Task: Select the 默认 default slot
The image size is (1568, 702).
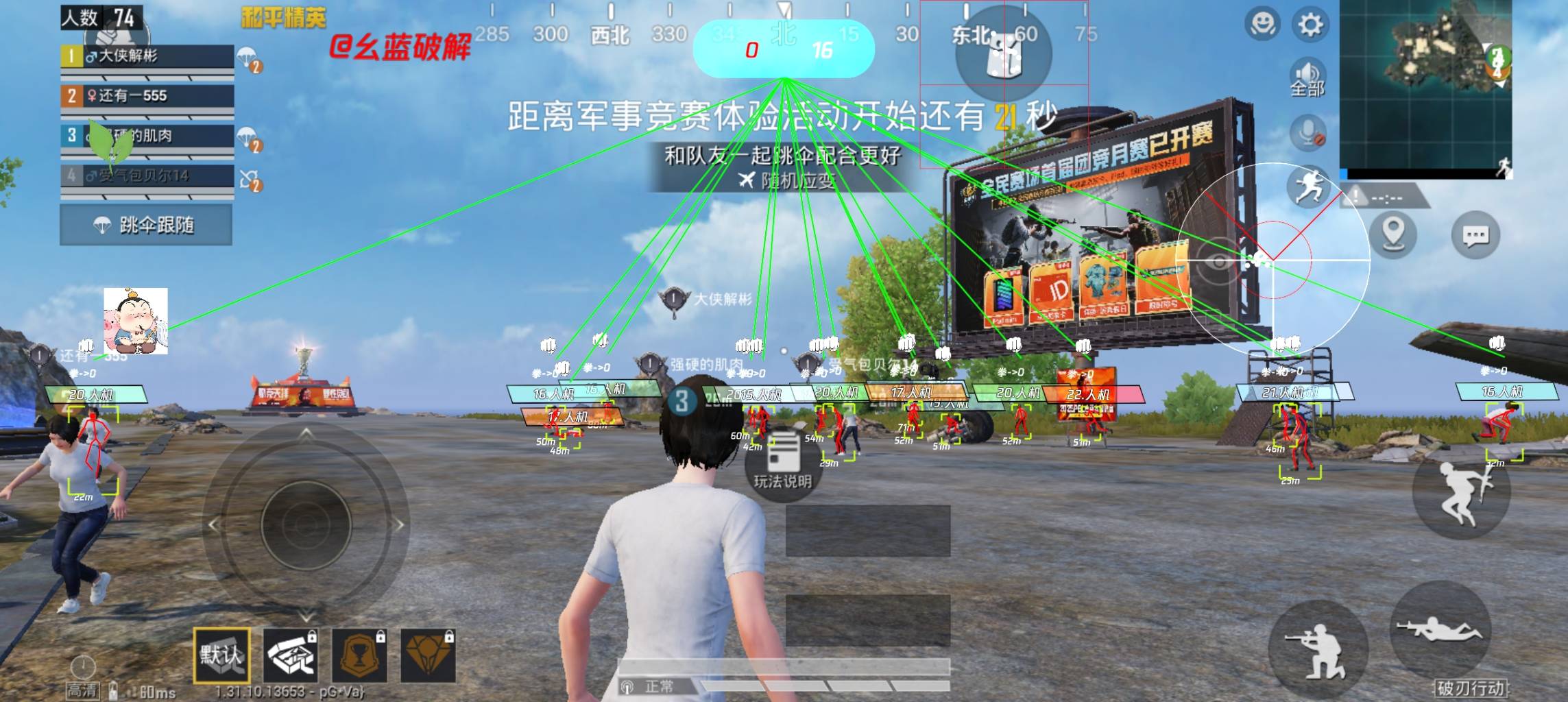Action: click(x=221, y=655)
